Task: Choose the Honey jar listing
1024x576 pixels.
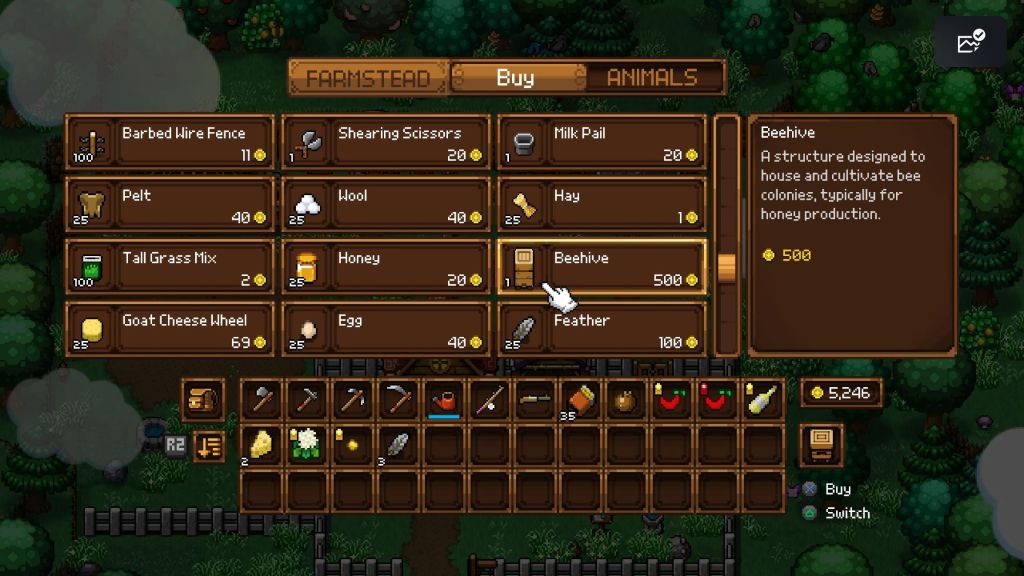Action: pos(385,268)
